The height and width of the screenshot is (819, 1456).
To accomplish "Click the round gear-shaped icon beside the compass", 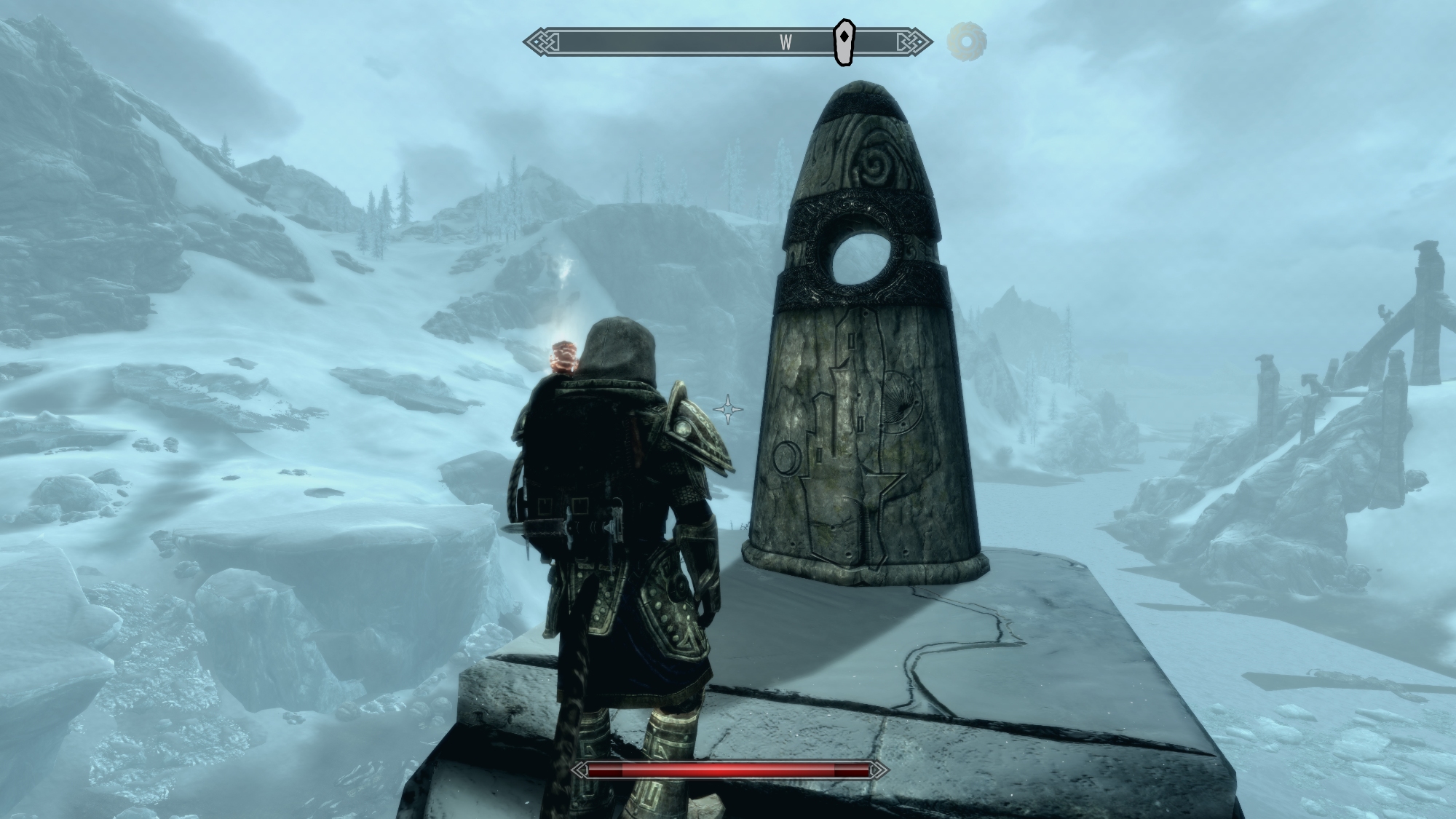I will 966,41.
